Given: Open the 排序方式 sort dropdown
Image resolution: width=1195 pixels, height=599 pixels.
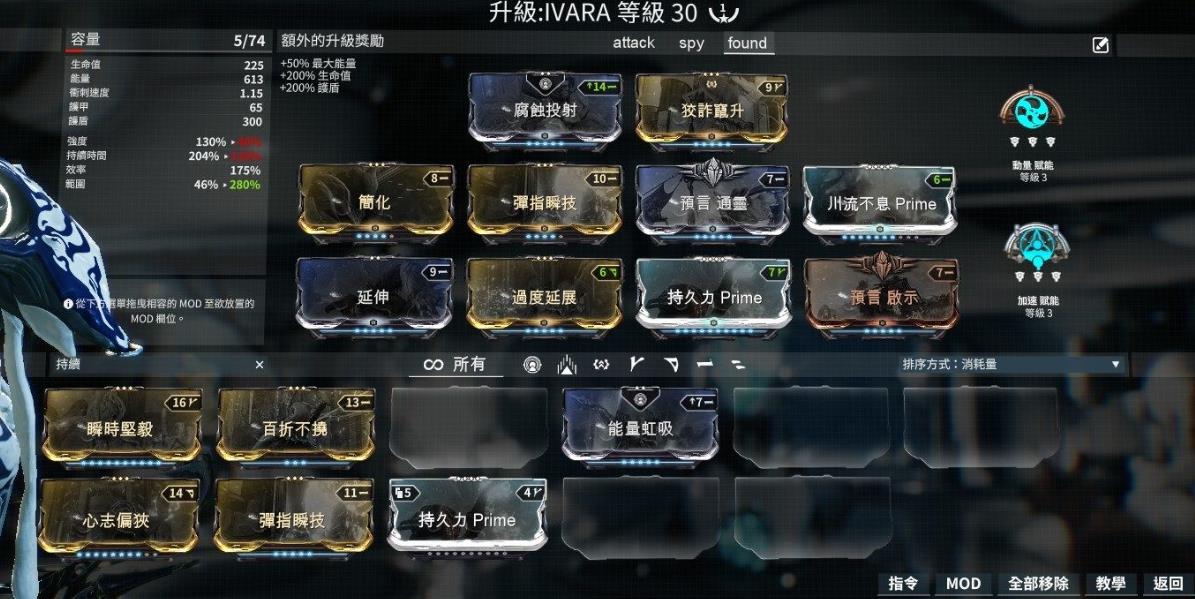Looking at the screenshot, I should point(1010,365).
